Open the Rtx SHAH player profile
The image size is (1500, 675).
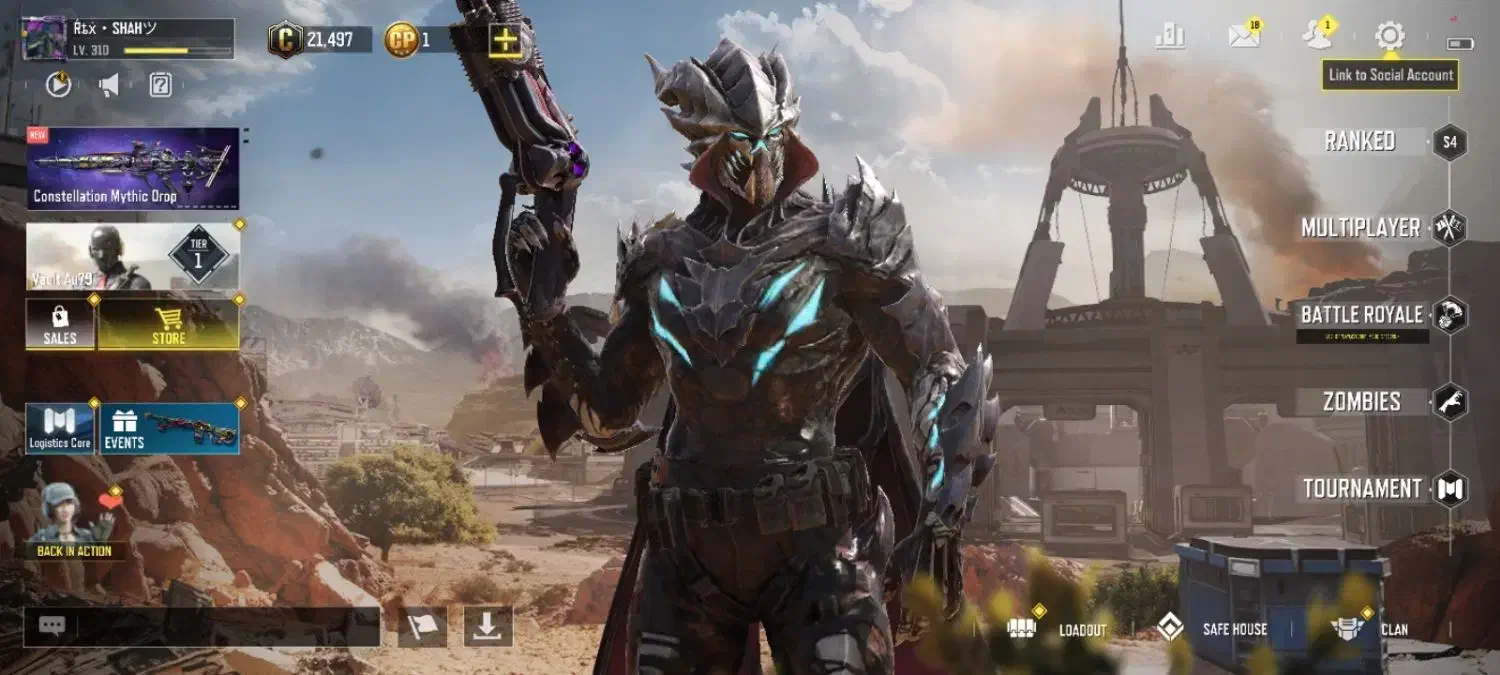pos(128,39)
